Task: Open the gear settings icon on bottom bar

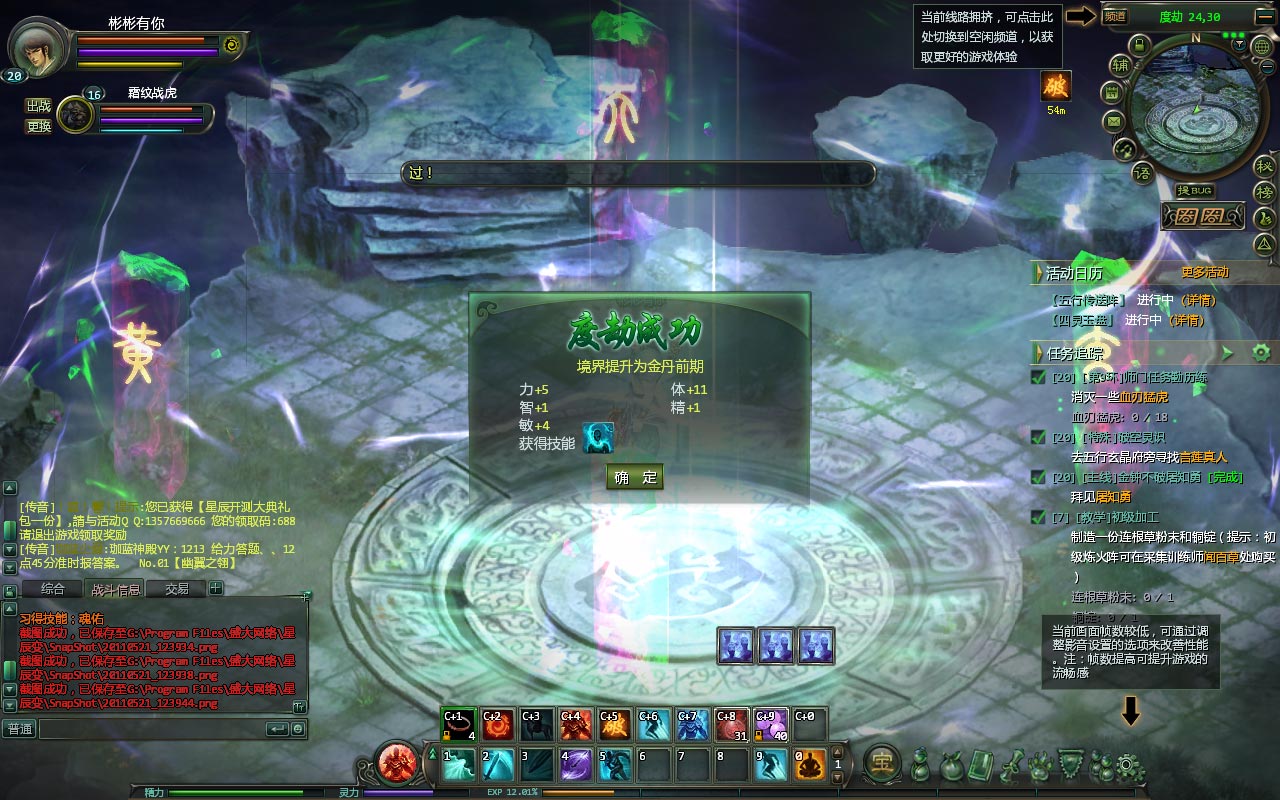Action: (x=1130, y=766)
